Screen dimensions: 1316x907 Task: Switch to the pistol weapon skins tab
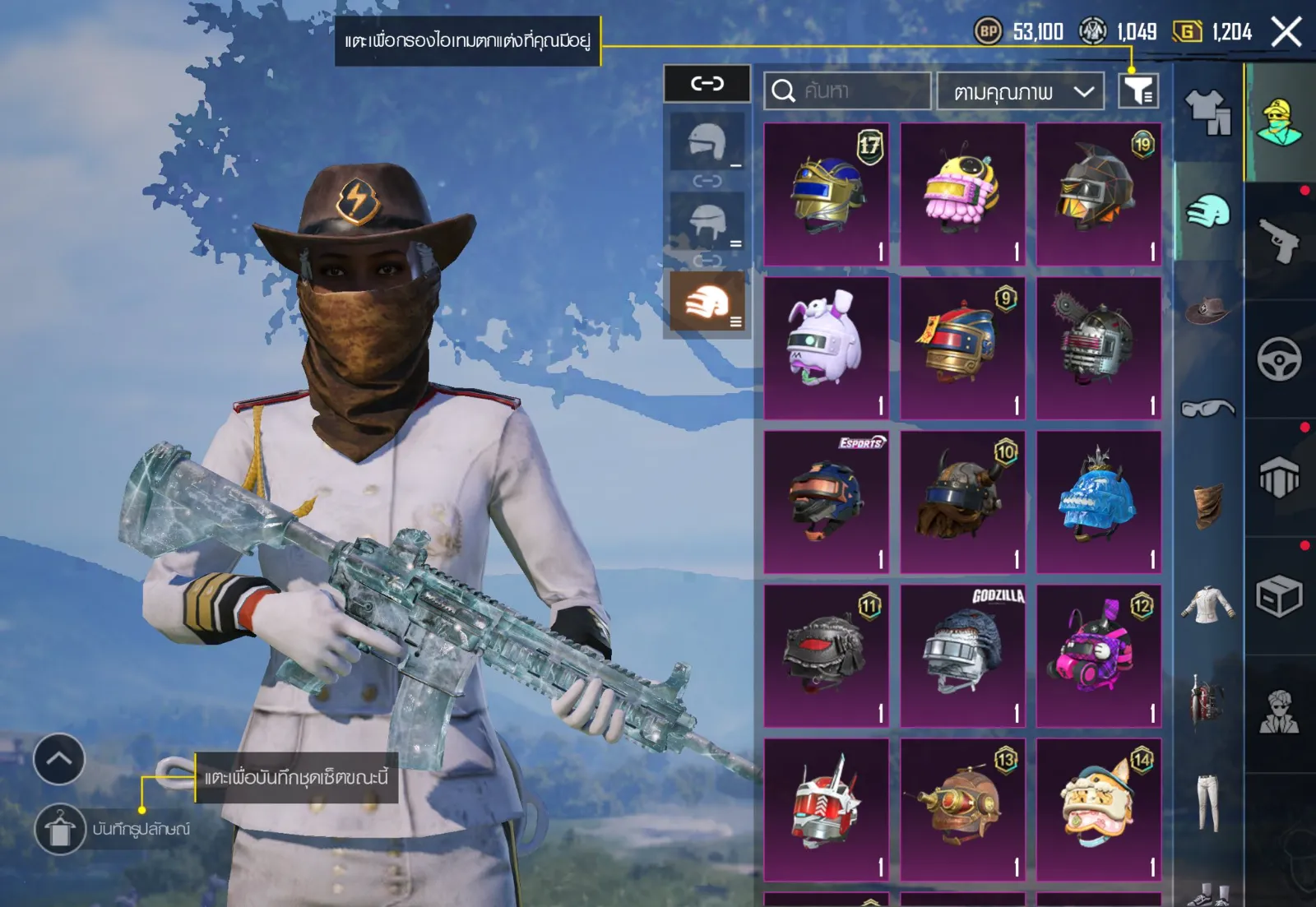pyautogui.click(x=1279, y=240)
